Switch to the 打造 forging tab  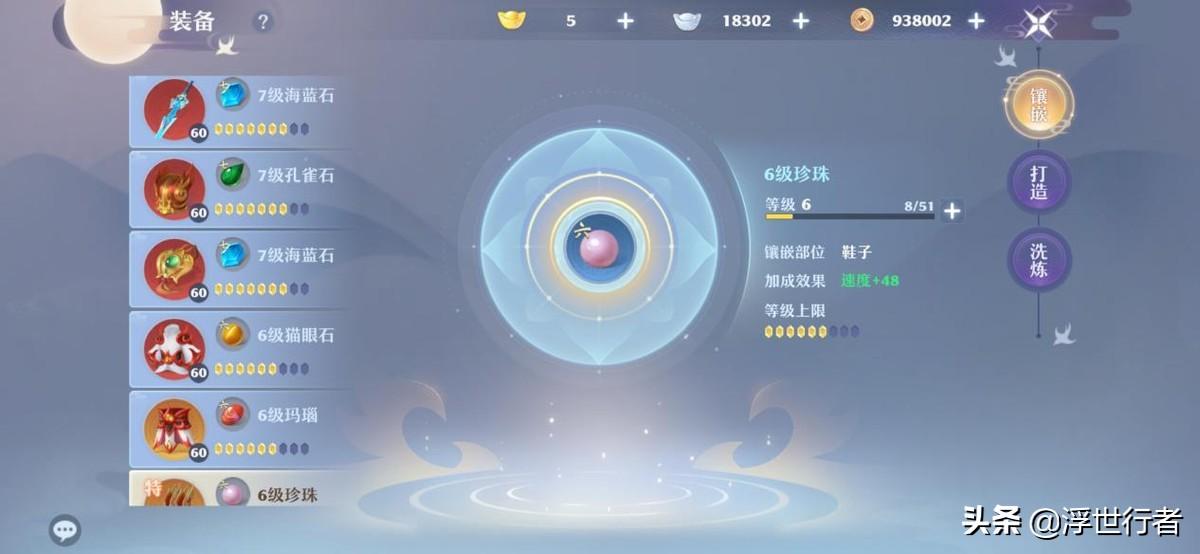tap(1039, 182)
